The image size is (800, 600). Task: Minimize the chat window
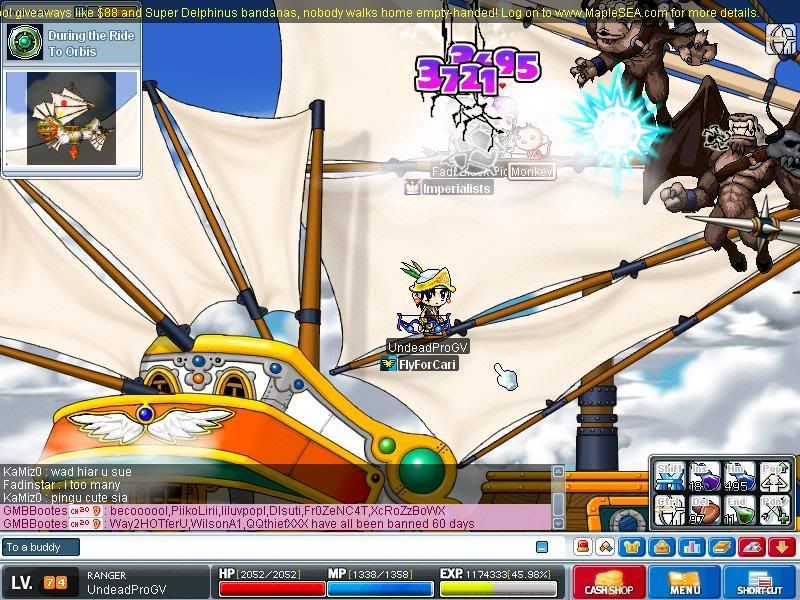542,547
